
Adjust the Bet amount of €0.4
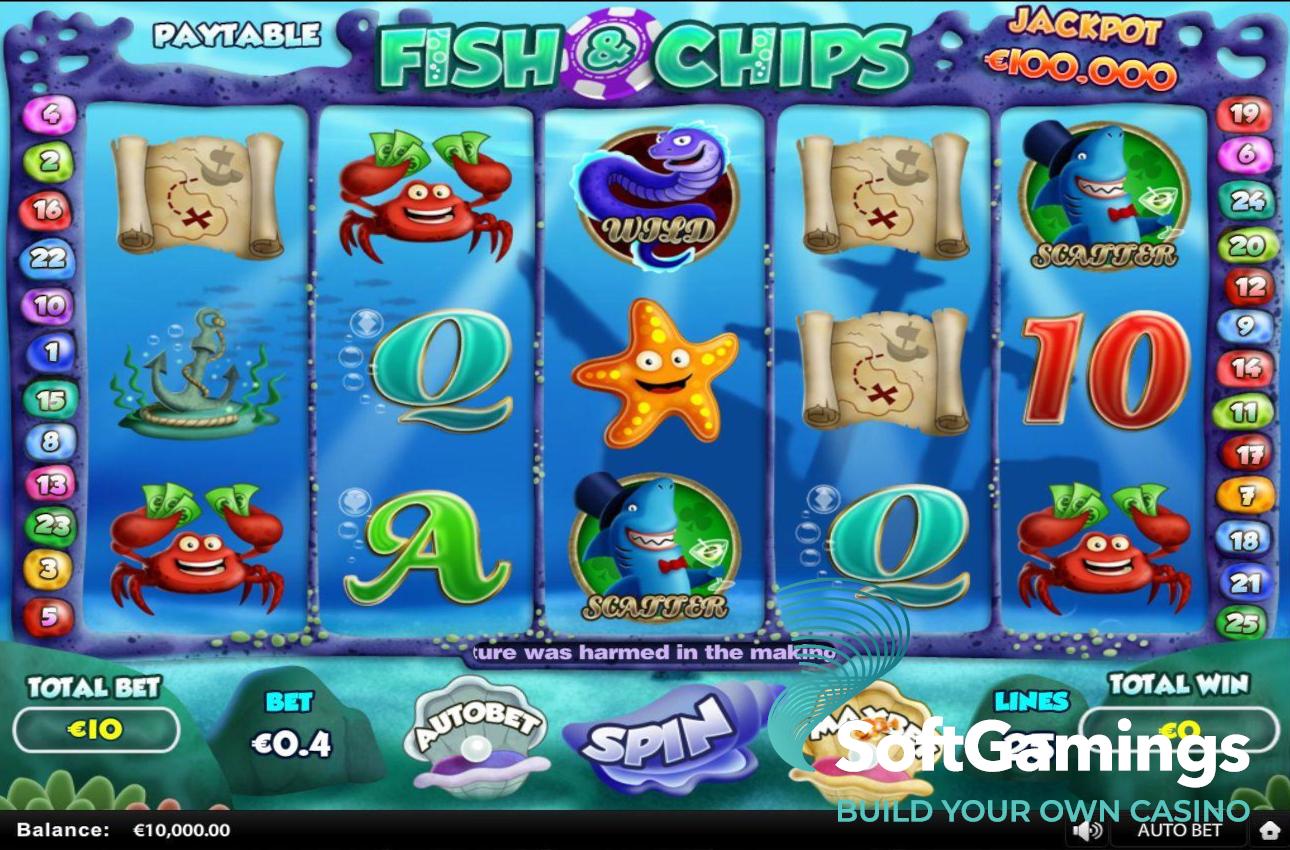[290, 743]
